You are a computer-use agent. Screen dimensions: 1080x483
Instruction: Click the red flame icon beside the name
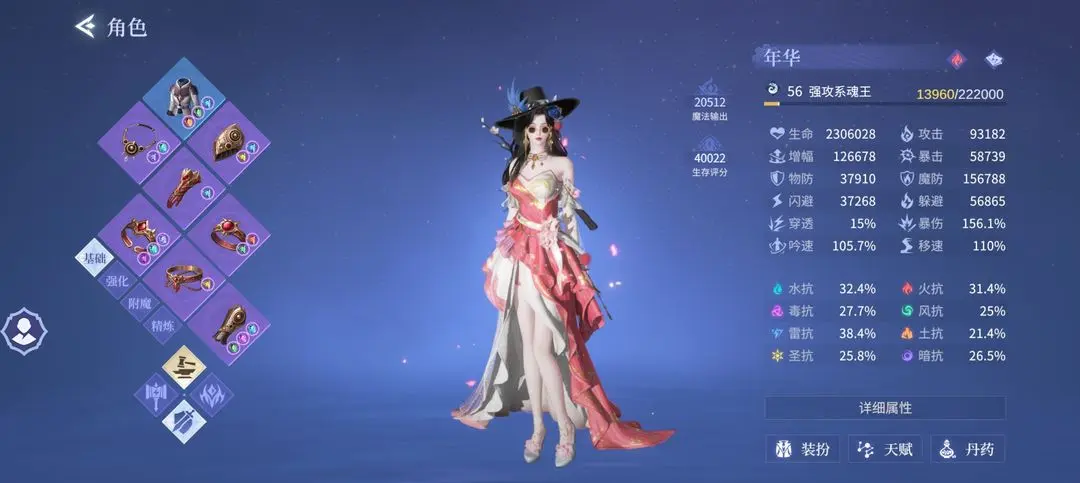[x=957, y=59]
